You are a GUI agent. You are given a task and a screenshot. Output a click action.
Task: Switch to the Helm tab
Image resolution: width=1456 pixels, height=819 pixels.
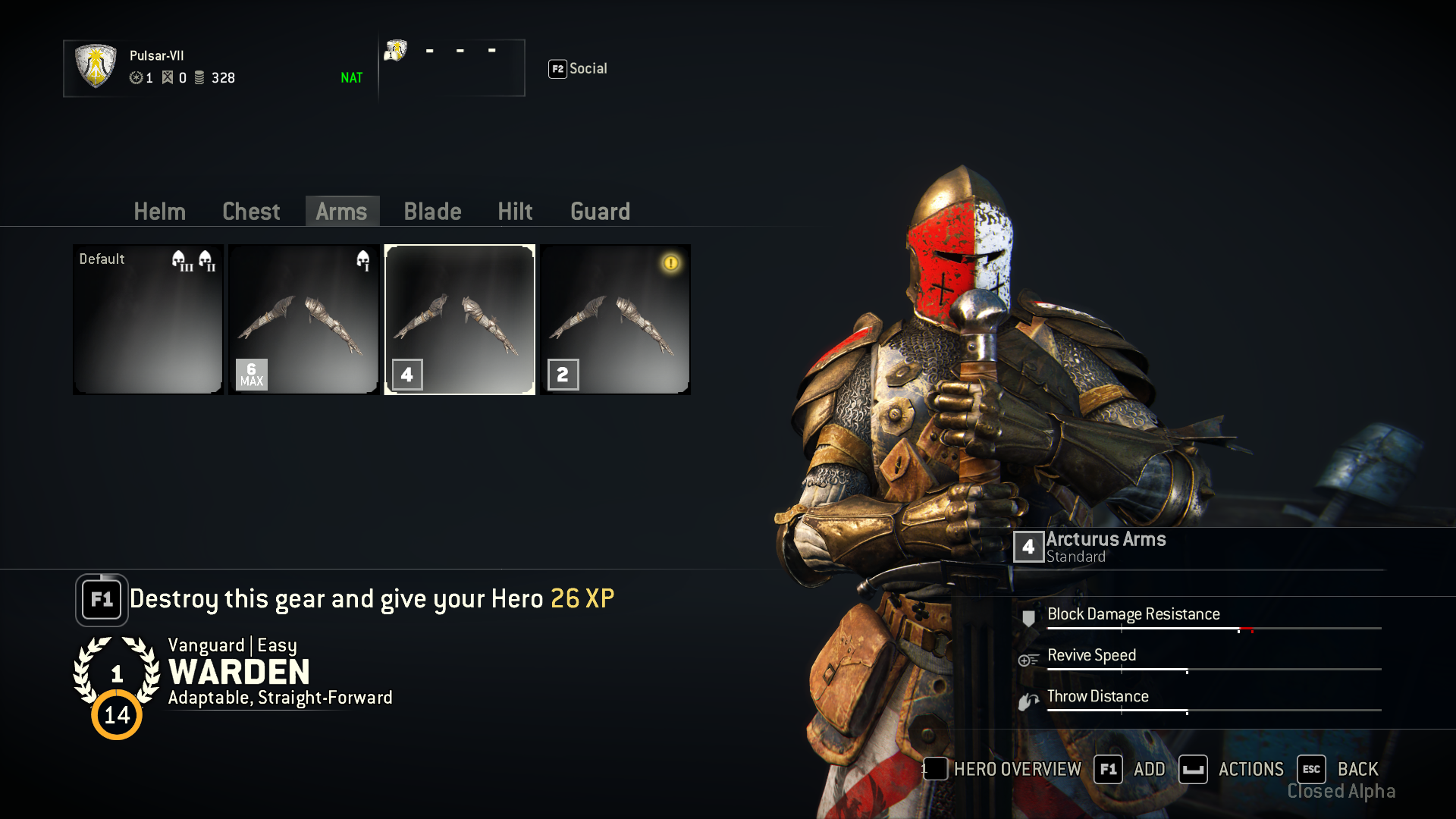(x=159, y=212)
